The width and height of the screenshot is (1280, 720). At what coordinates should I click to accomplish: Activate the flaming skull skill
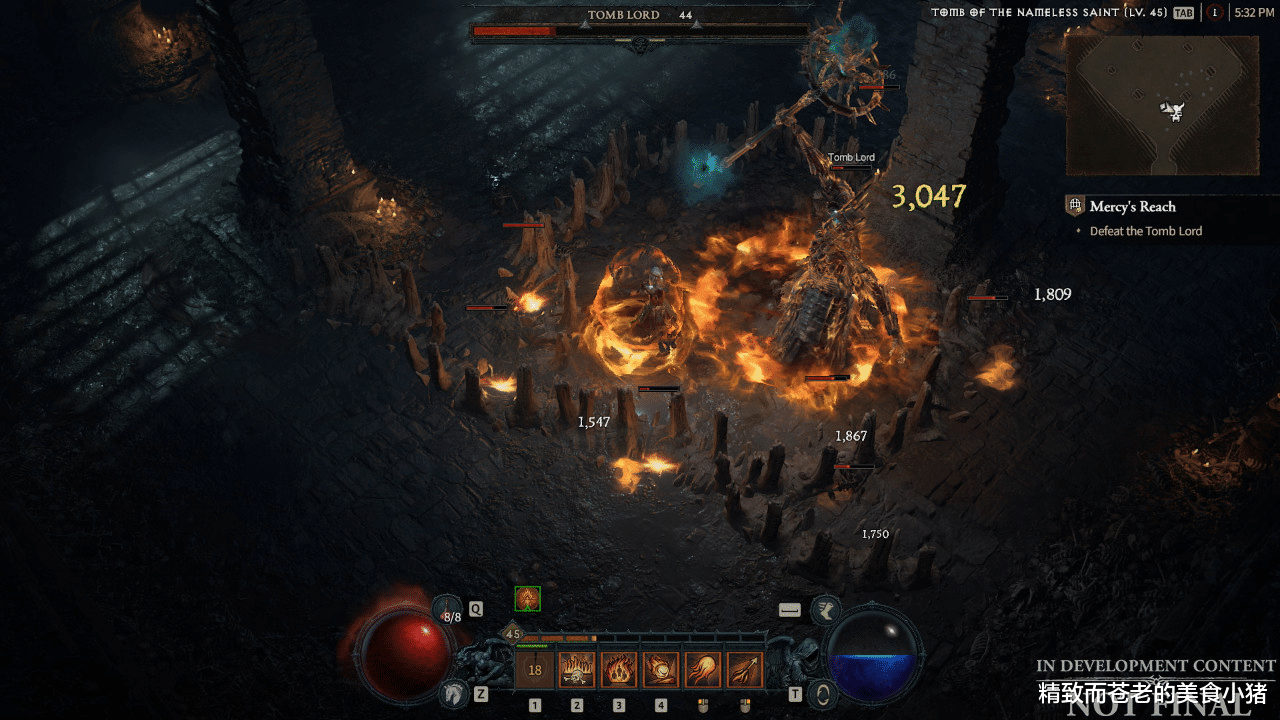(x=577, y=670)
